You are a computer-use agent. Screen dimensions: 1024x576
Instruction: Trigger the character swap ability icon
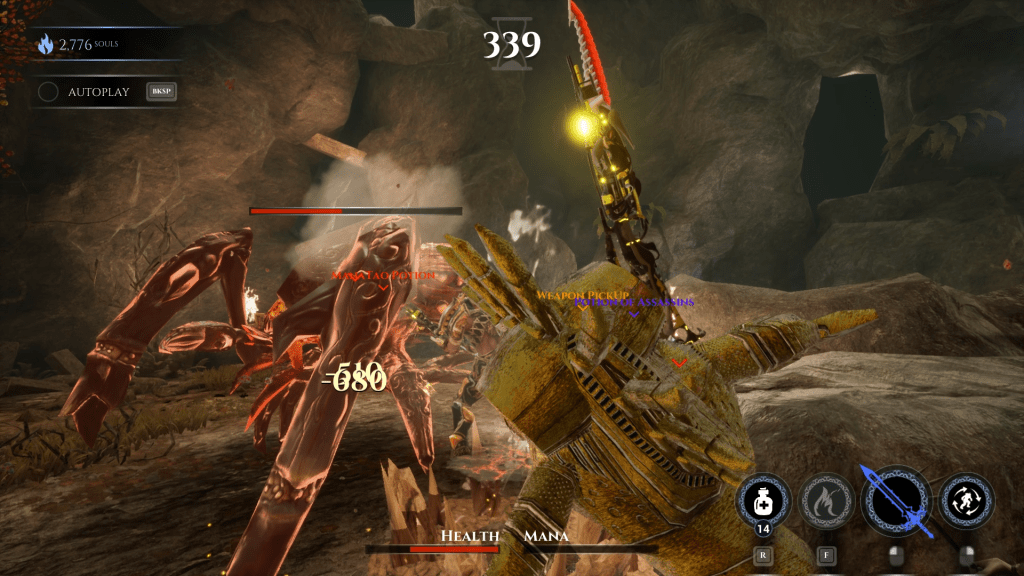pyautogui.click(x=967, y=501)
